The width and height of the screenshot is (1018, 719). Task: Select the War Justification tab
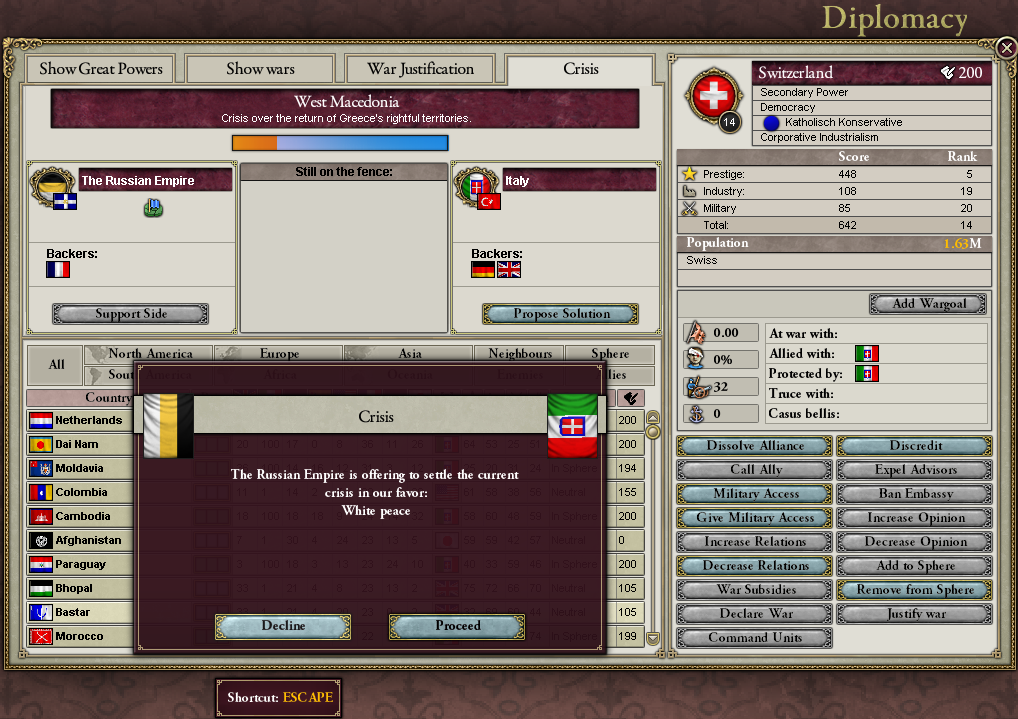pyautogui.click(x=420, y=69)
